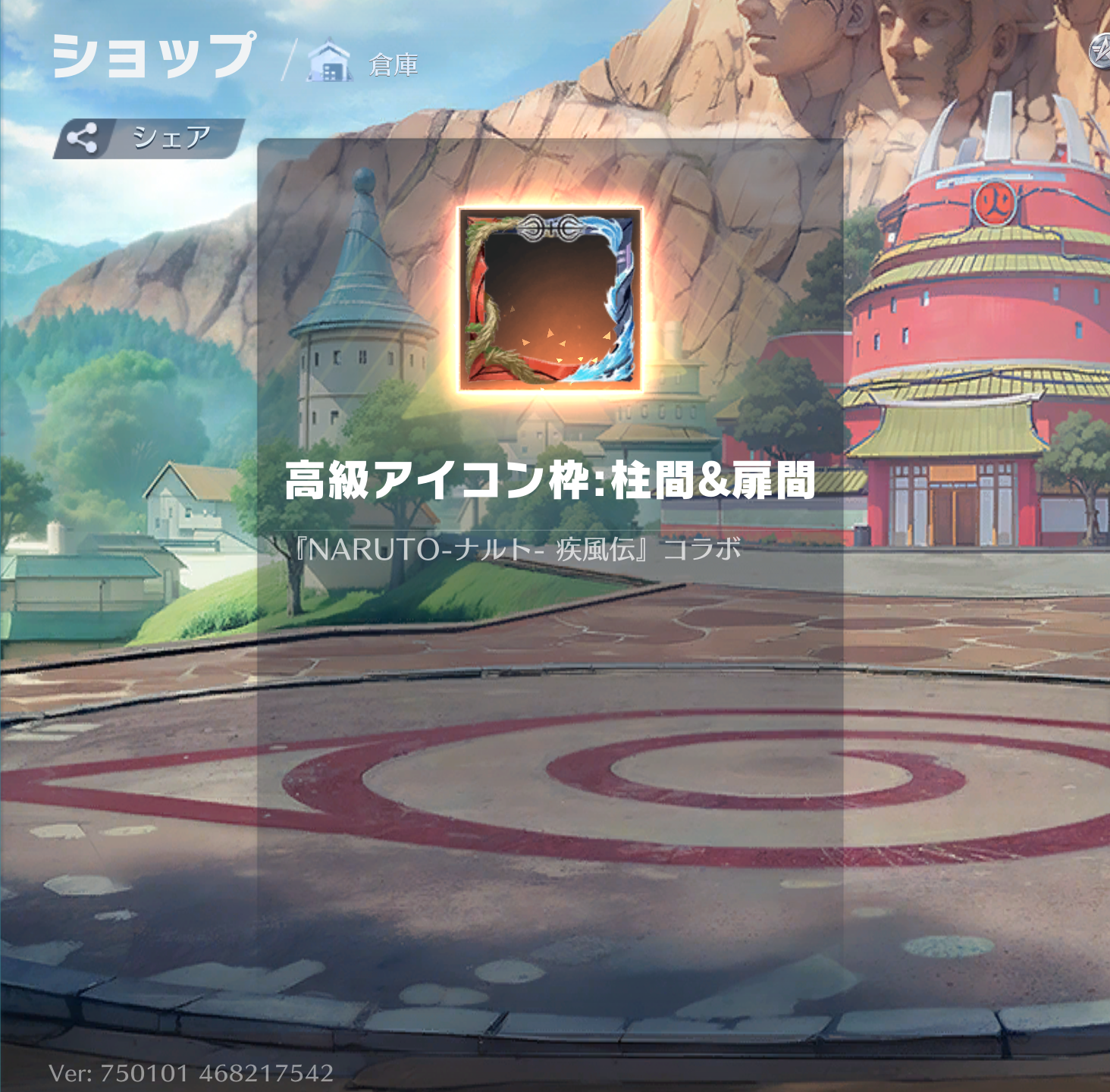This screenshot has width=1110, height=1092.
Task: Open the 倉庫 warehouse link
Action: pos(363,64)
